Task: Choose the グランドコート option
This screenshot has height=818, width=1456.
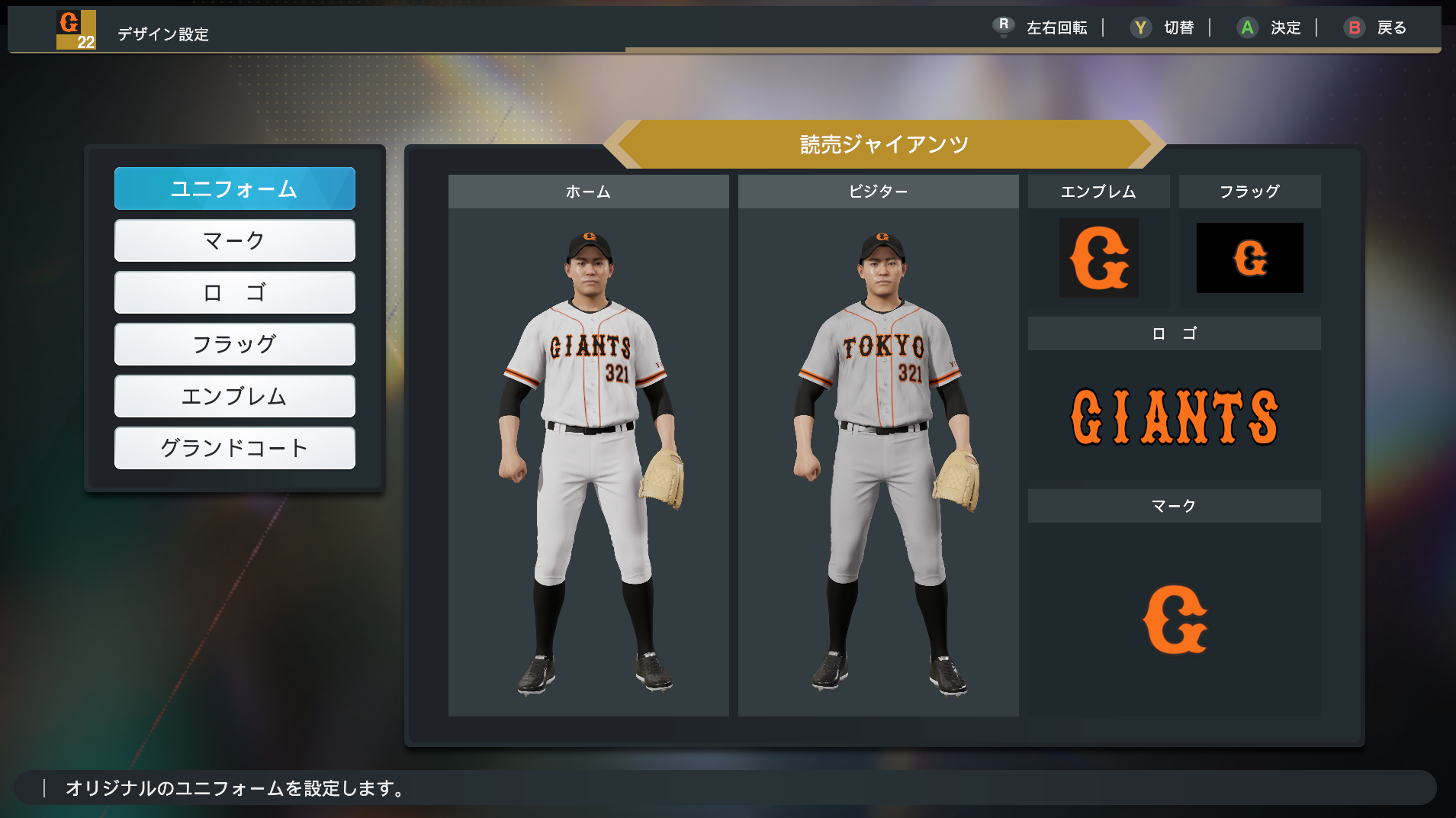Action: click(x=234, y=448)
